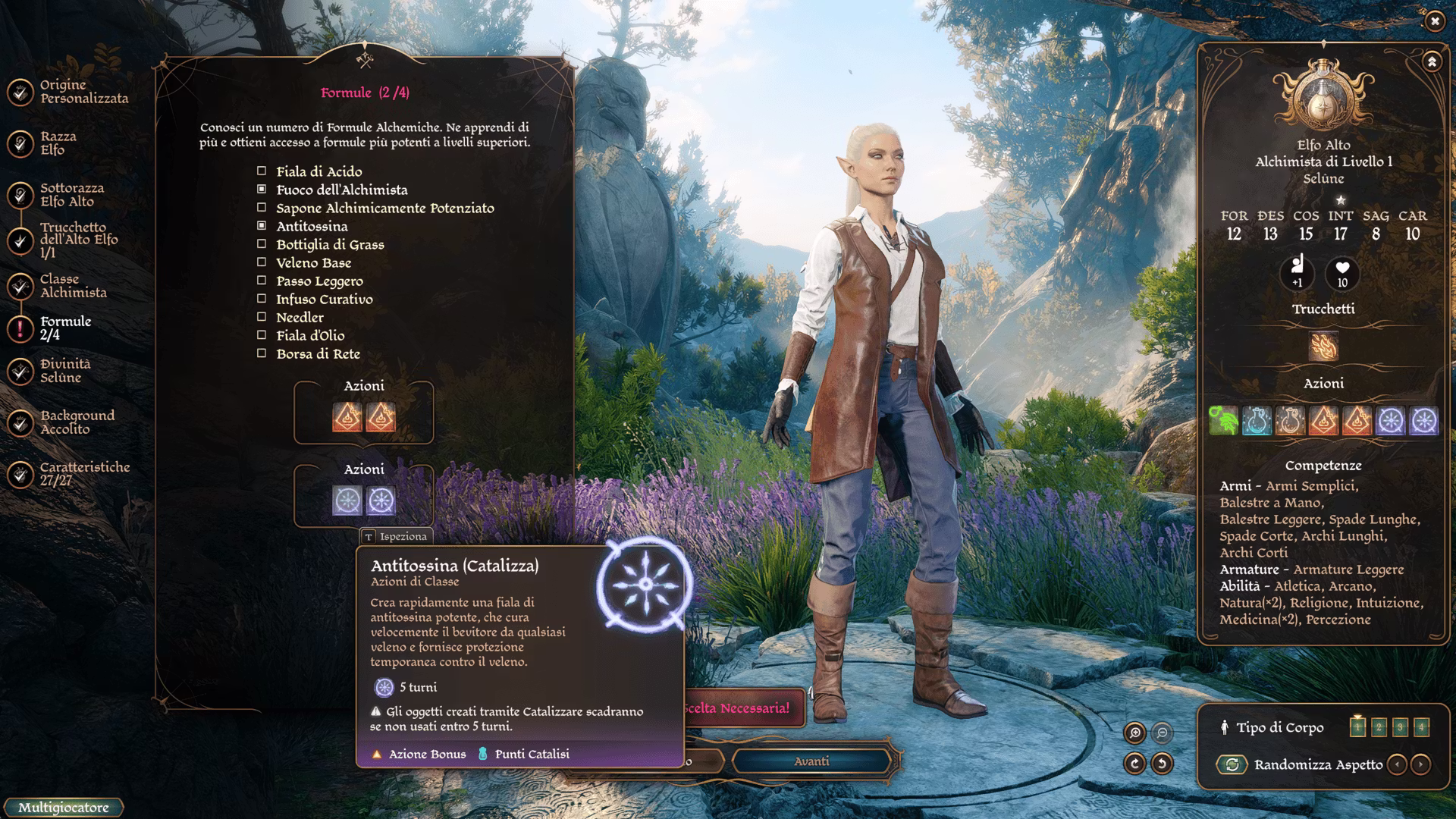The image size is (1456, 819).
Task: Collapse the character summary panel
Action: pos(1432,61)
